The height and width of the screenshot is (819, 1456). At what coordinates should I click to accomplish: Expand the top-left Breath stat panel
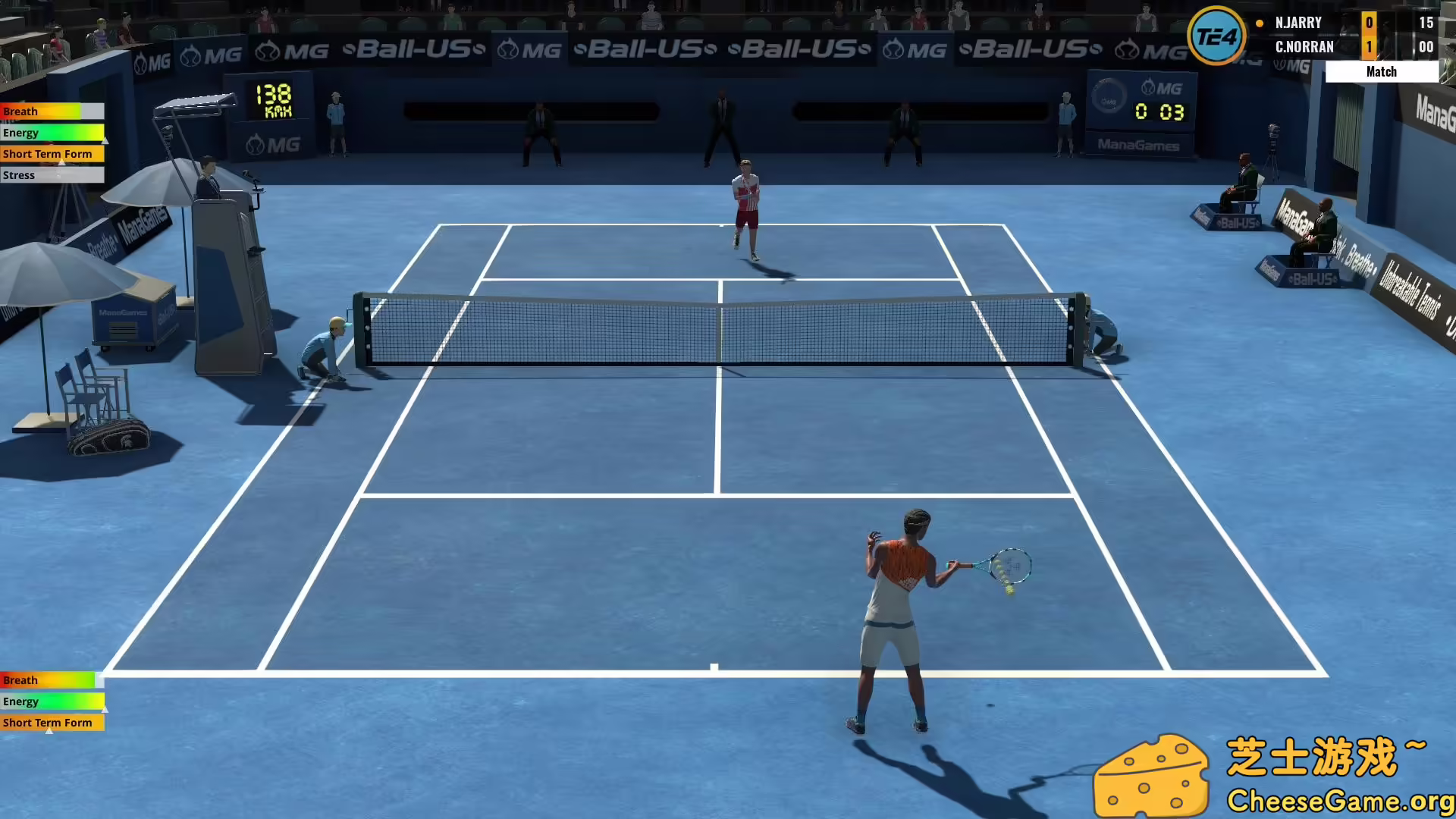52,111
